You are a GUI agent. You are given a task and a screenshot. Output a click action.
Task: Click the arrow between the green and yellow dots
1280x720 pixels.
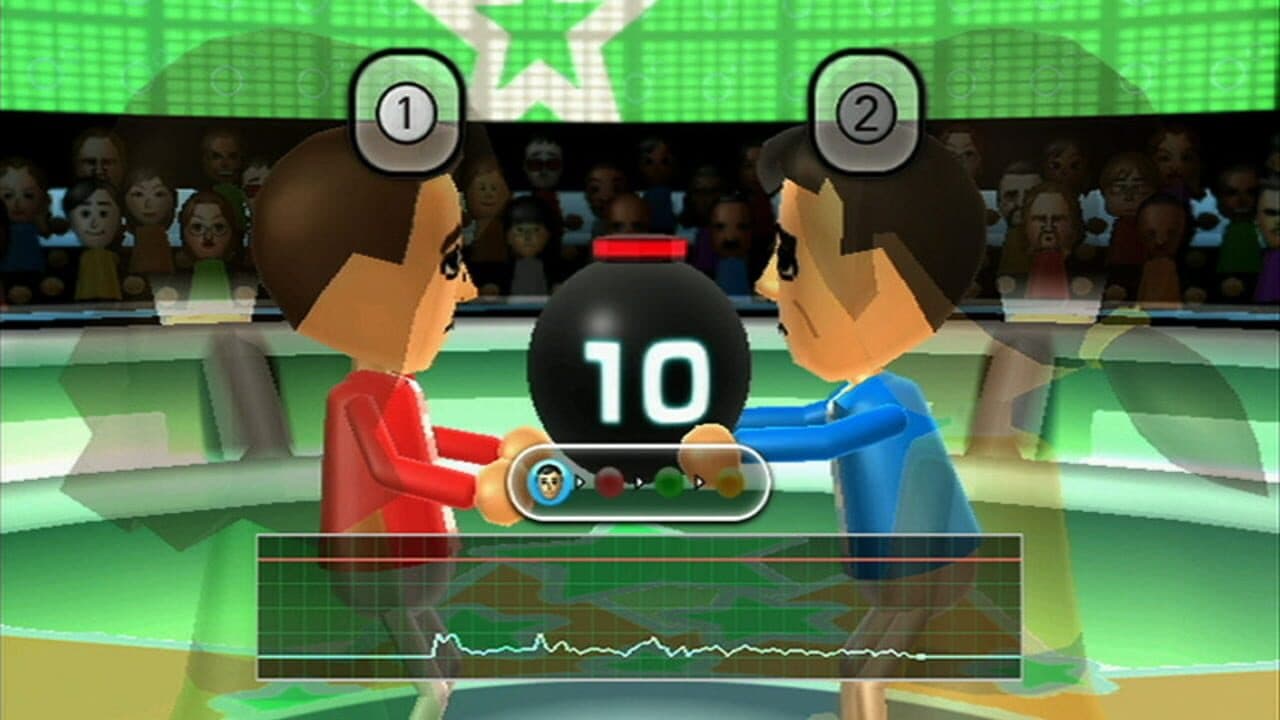(700, 481)
